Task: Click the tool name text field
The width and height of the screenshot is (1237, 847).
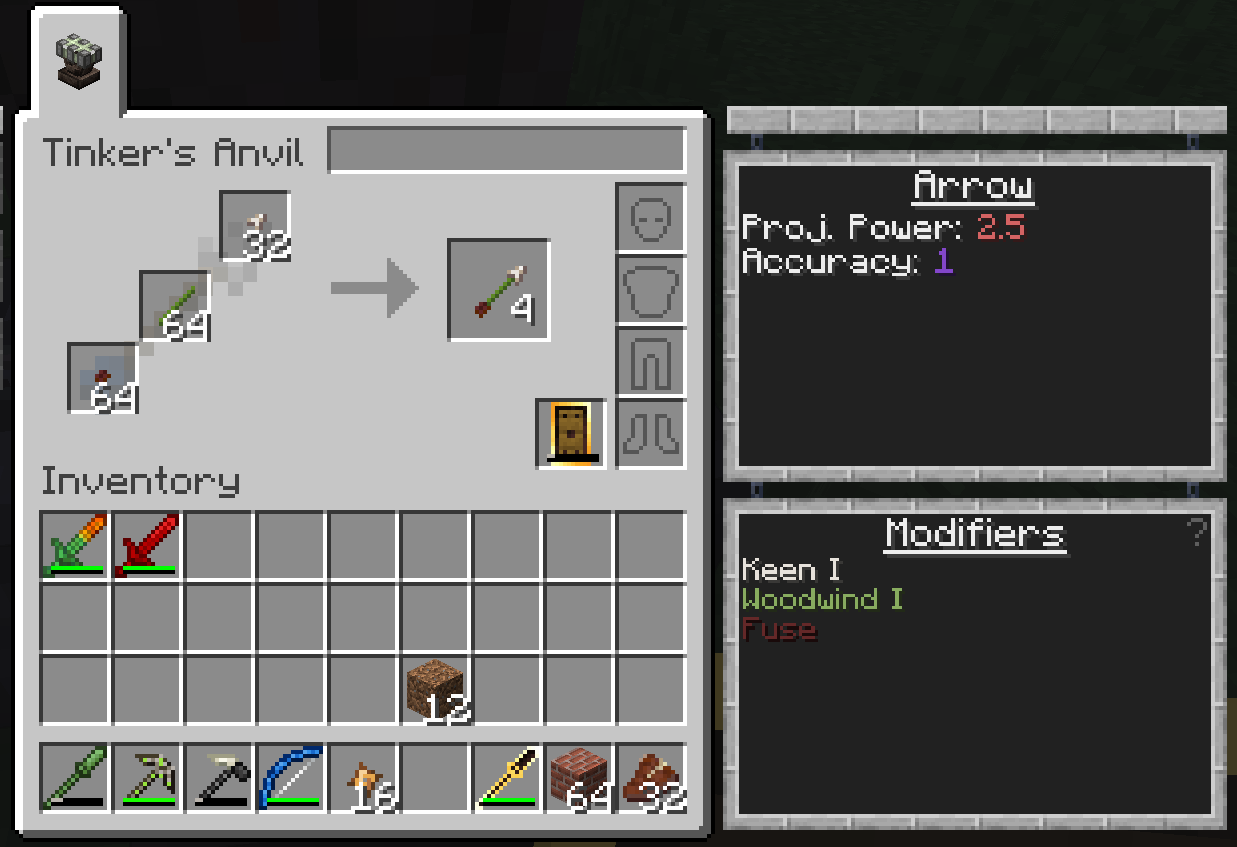Action: click(506, 150)
